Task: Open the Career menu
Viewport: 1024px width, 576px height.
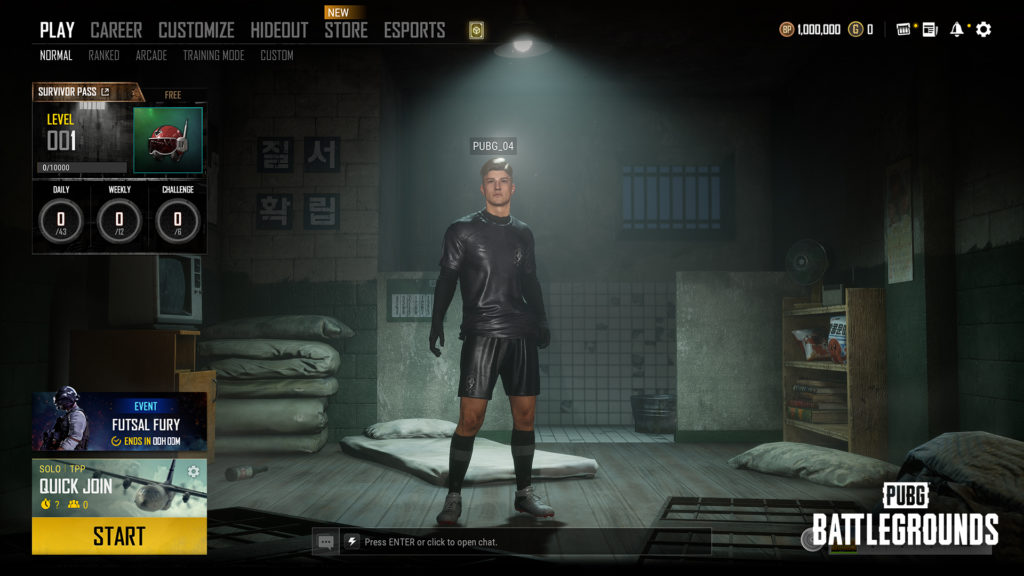Action: tap(116, 30)
